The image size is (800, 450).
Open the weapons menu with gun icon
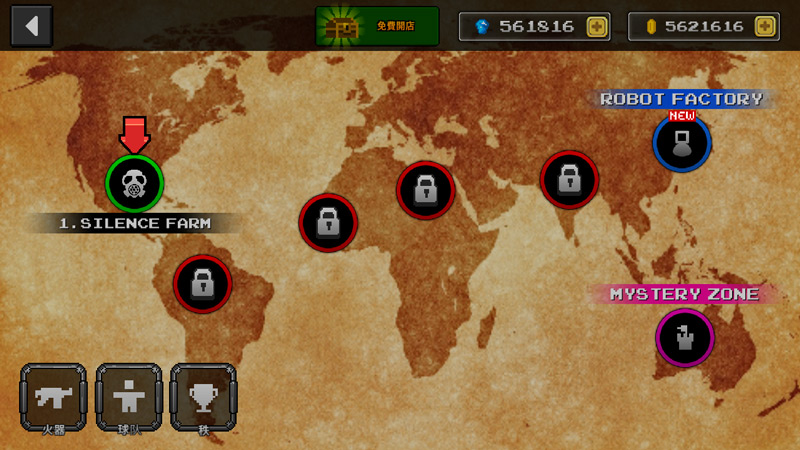53,397
